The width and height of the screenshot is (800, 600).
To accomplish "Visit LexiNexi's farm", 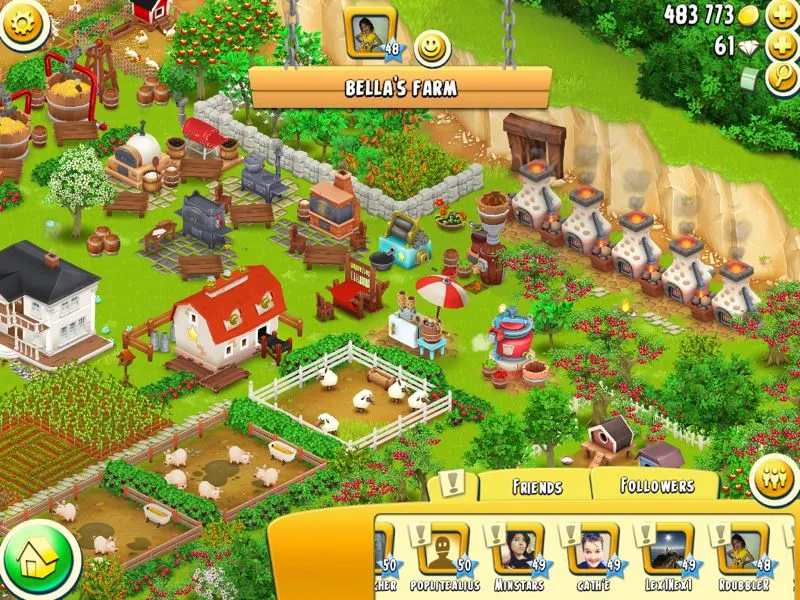I will (x=666, y=556).
